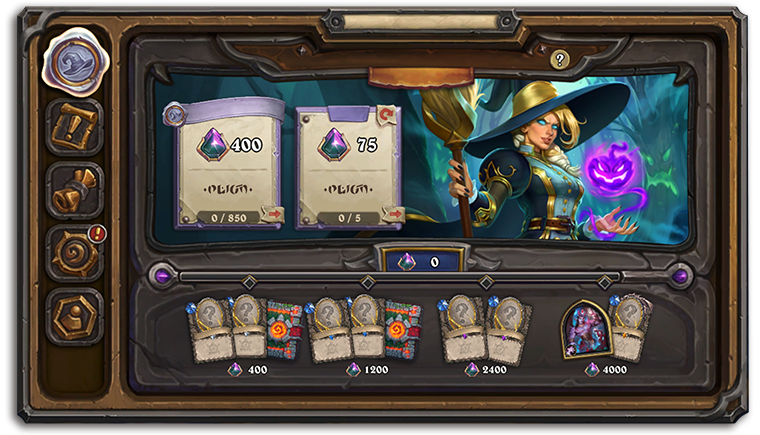Open the spiral swirl tab with alert
760x435 pixels.
[74, 252]
